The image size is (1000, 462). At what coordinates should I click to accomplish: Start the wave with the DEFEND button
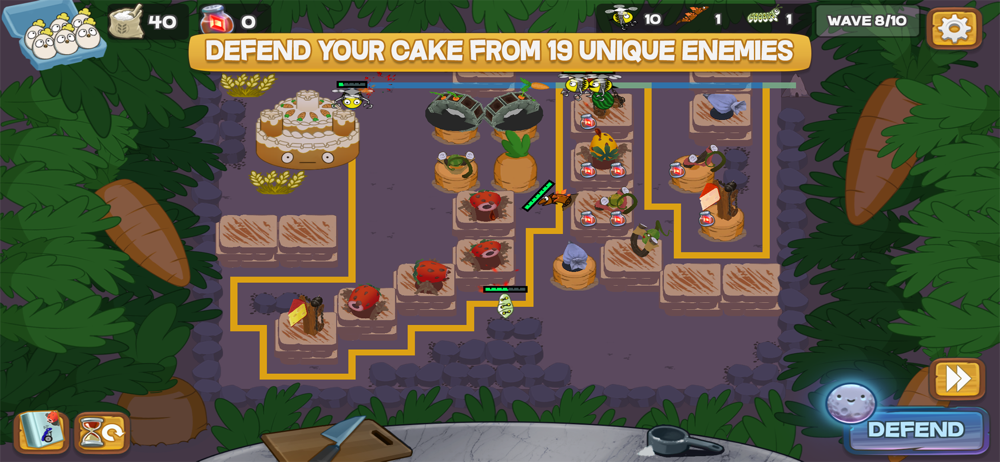pos(915,430)
